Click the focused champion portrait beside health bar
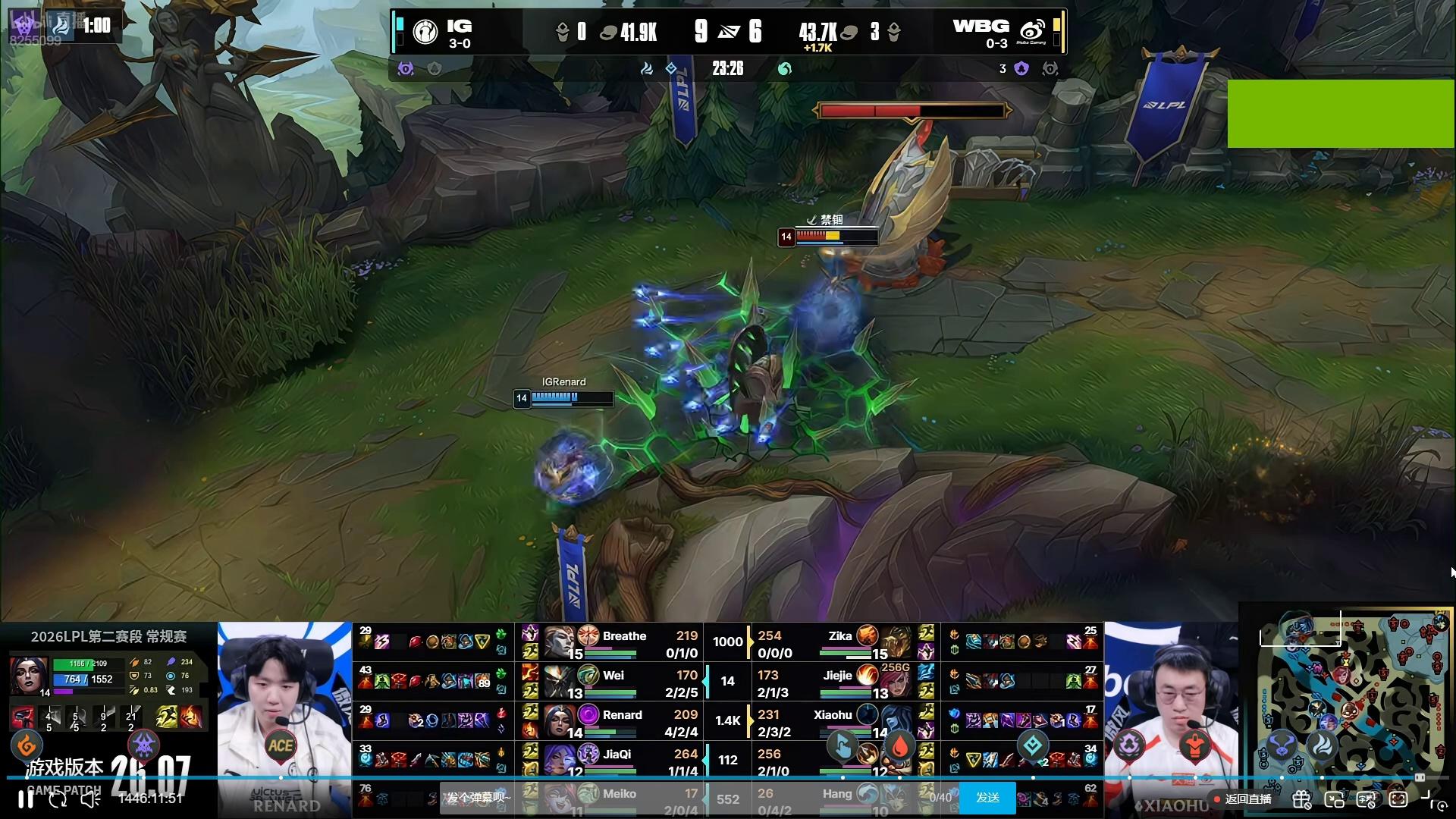1456x819 pixels. click(30, 675)
